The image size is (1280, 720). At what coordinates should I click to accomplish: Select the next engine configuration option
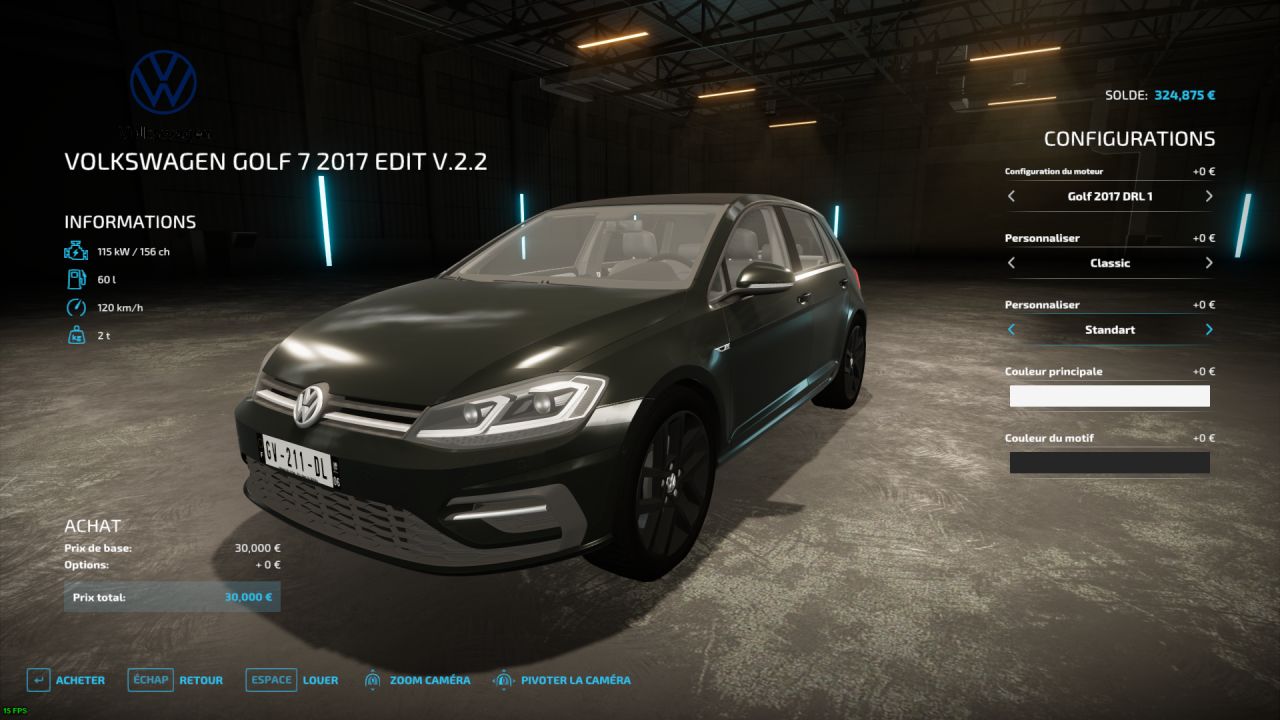click(1208, 196)
